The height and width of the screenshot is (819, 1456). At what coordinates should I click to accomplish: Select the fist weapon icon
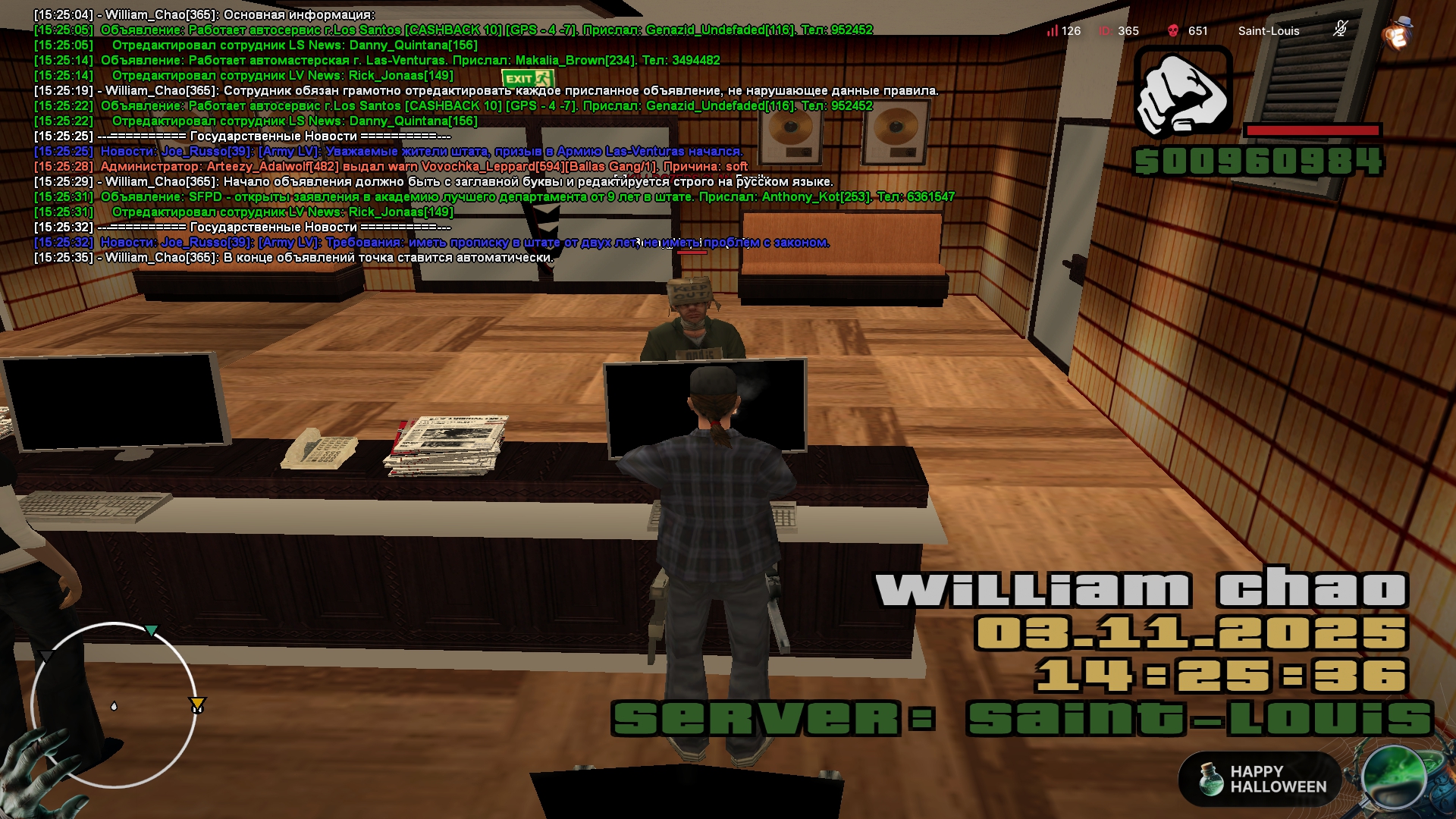(1182, 93)
